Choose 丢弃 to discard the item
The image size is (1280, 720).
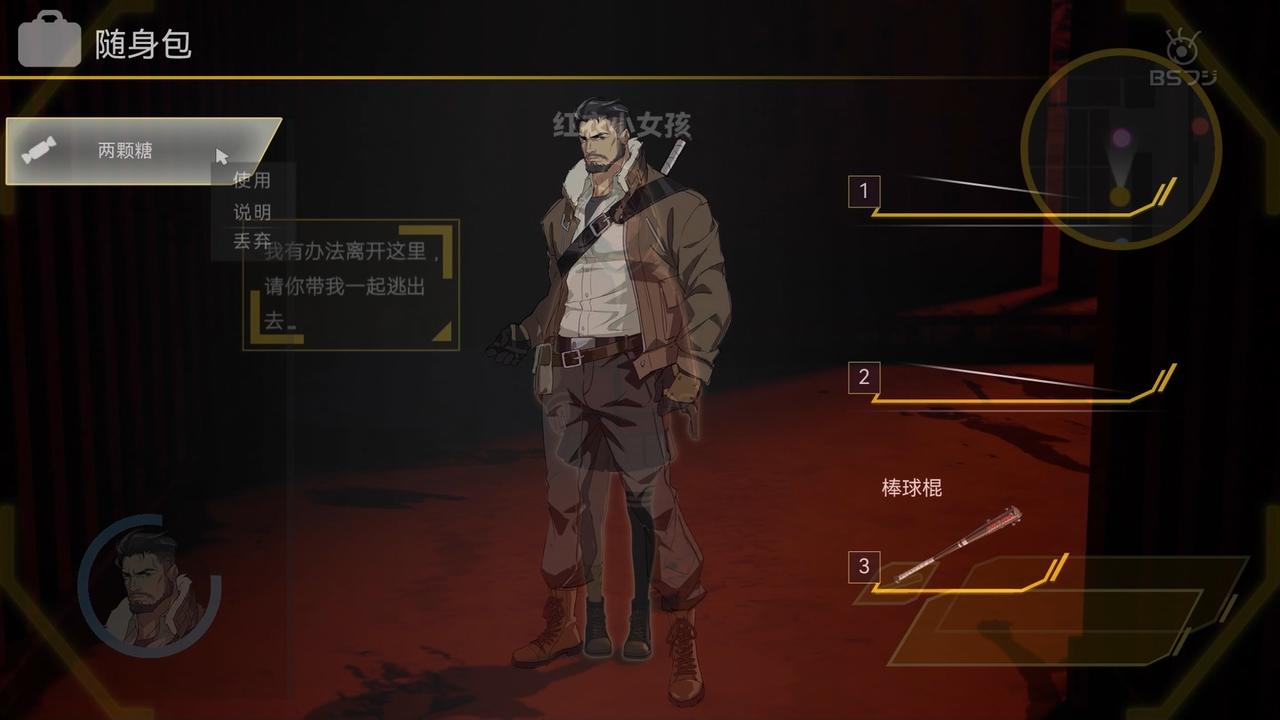251,241
